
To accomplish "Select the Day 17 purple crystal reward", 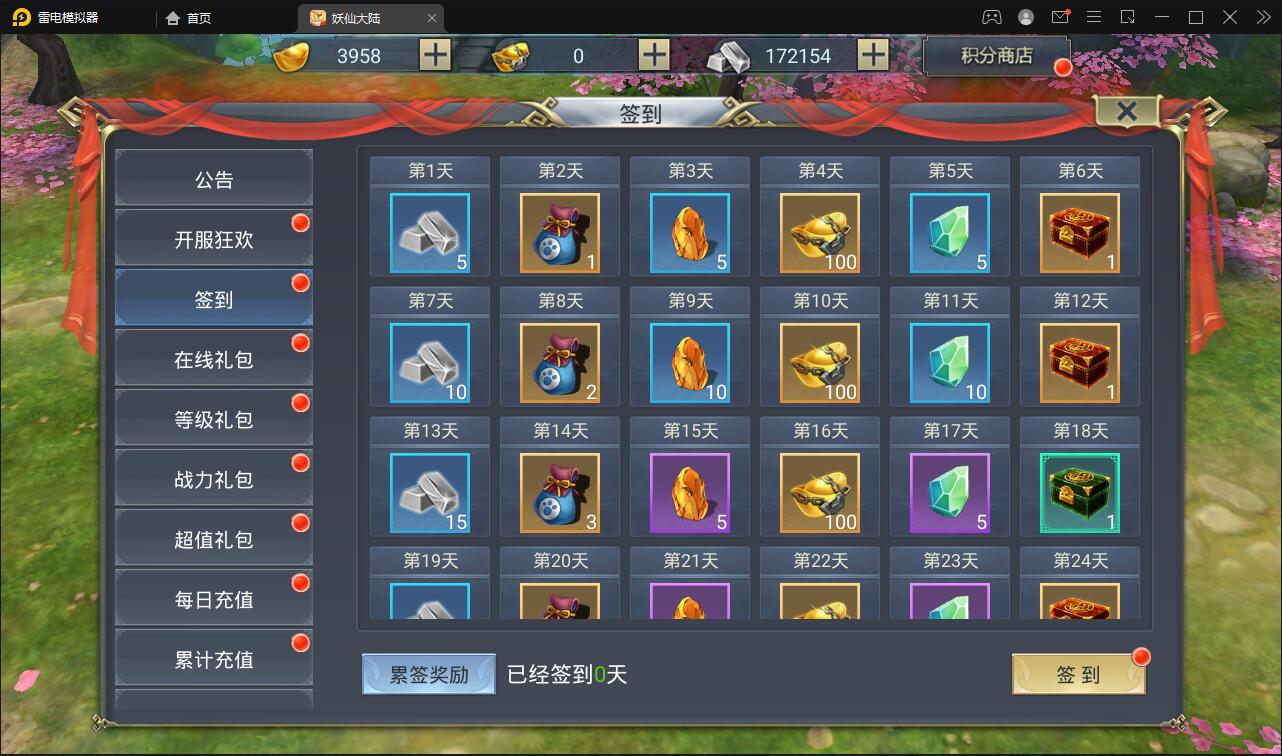I will [949, 494].
